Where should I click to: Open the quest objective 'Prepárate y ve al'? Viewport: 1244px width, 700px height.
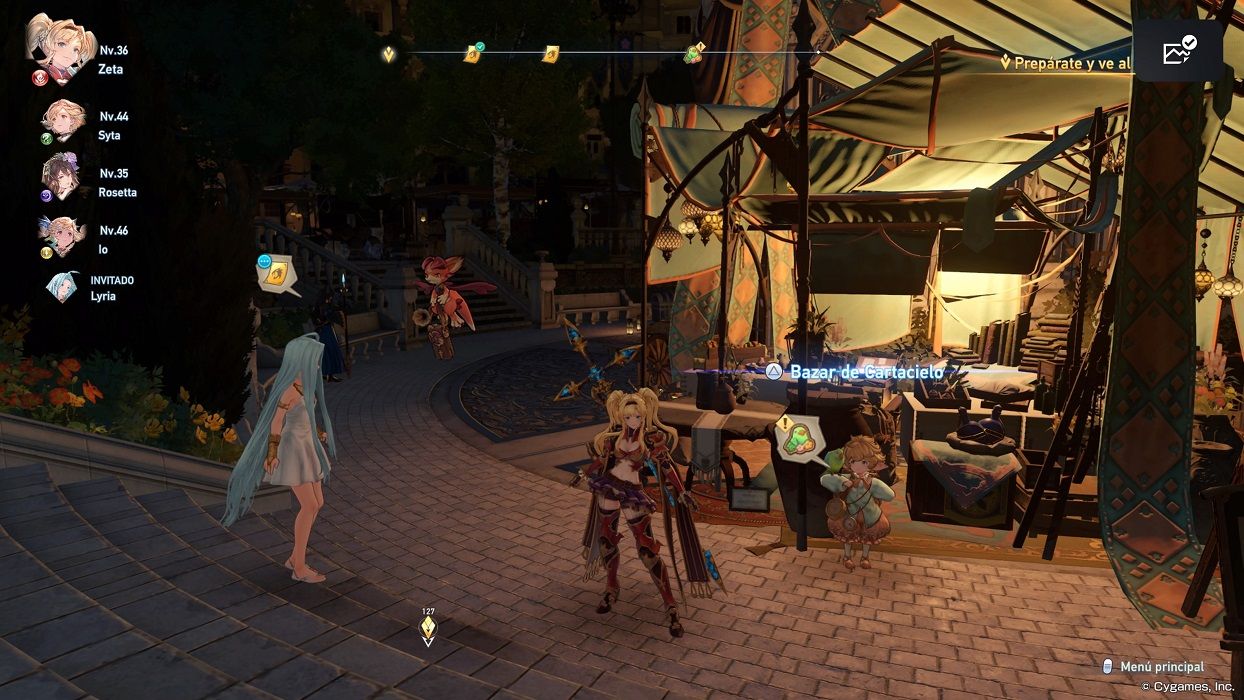[x=1068, y=63]
